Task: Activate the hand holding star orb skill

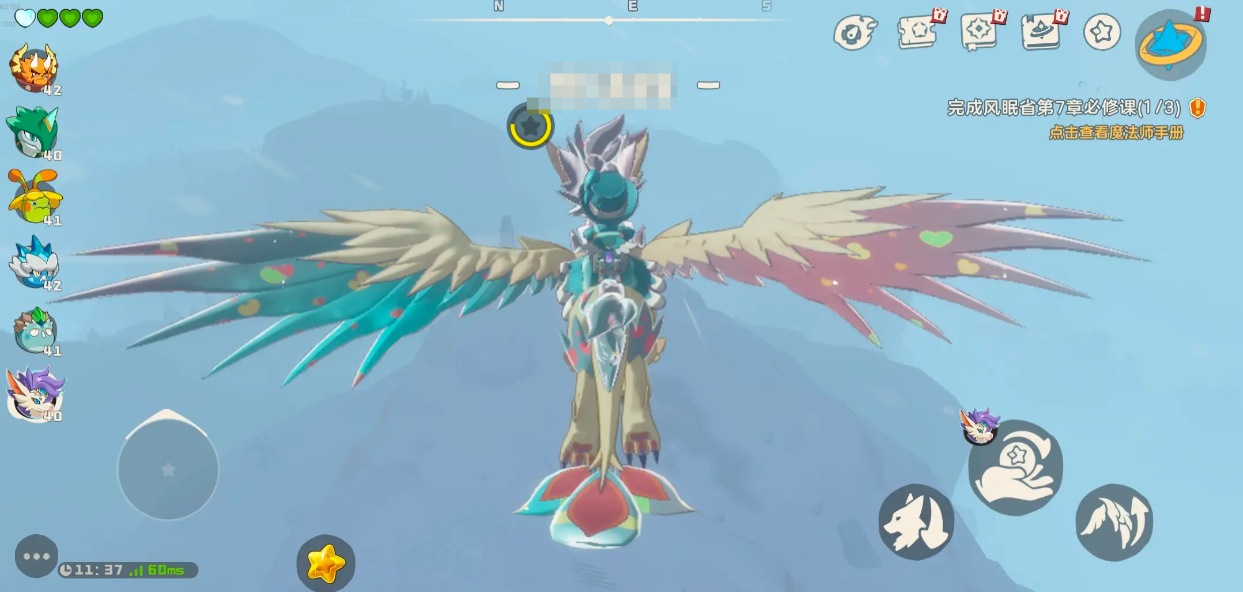Action: (1015, 468)
